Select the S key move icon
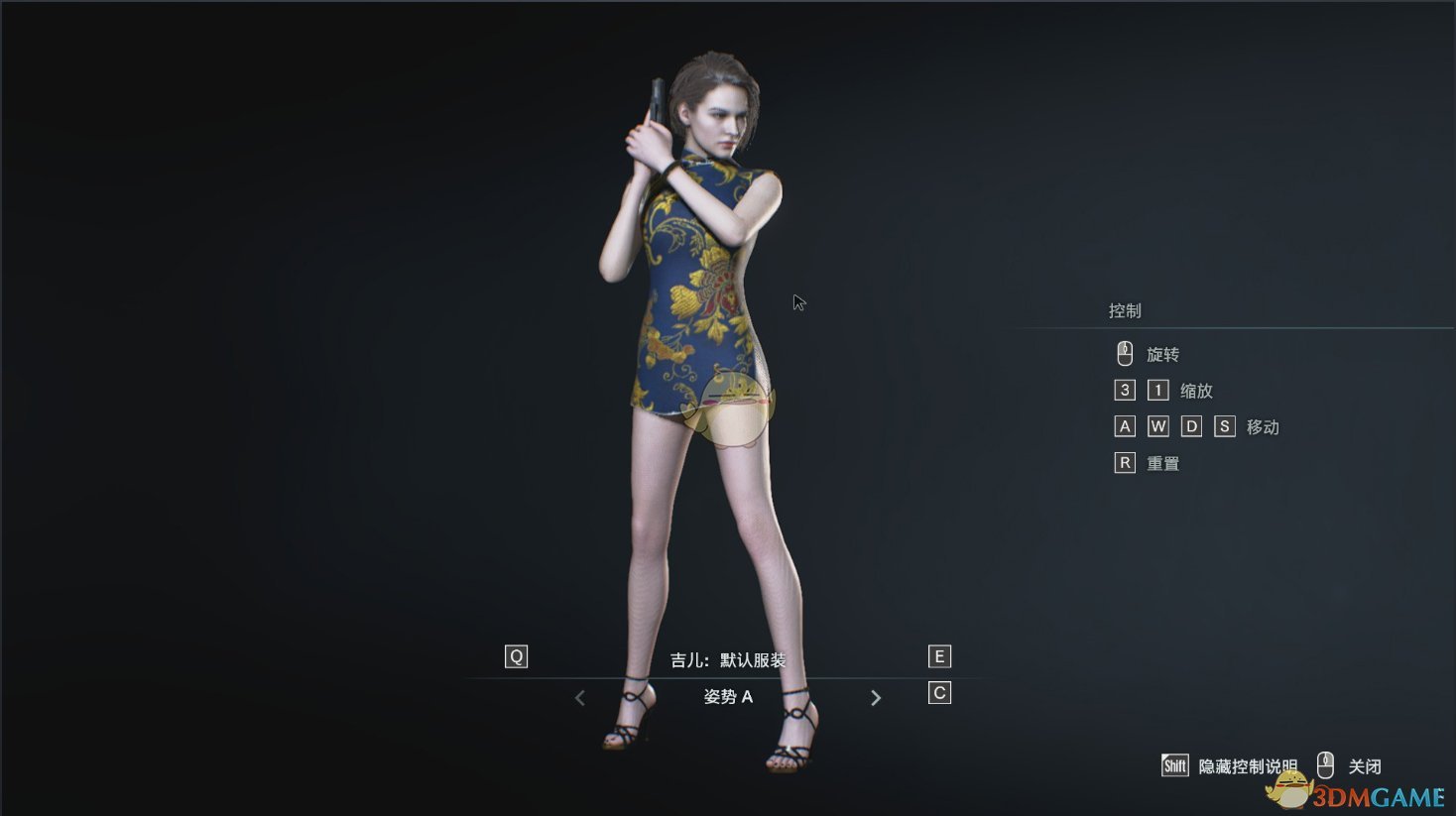The image size is (1456, 816). click(x=1224, y=425)
